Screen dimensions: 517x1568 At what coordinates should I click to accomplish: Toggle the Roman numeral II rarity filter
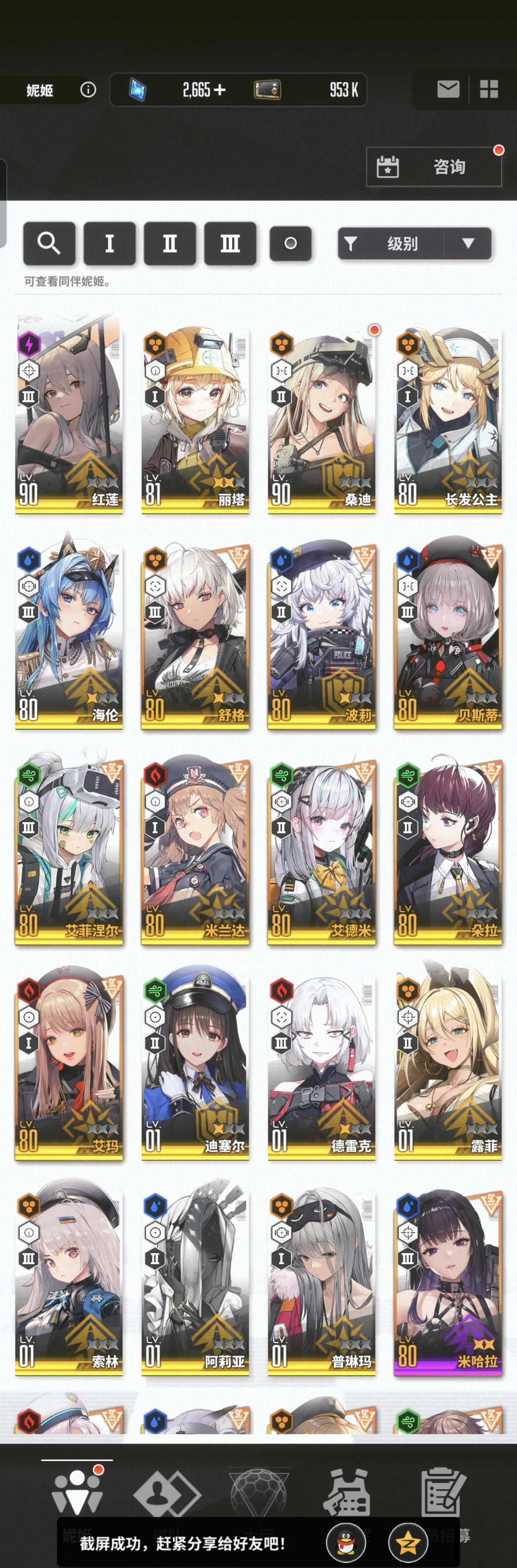click(170, 243)
